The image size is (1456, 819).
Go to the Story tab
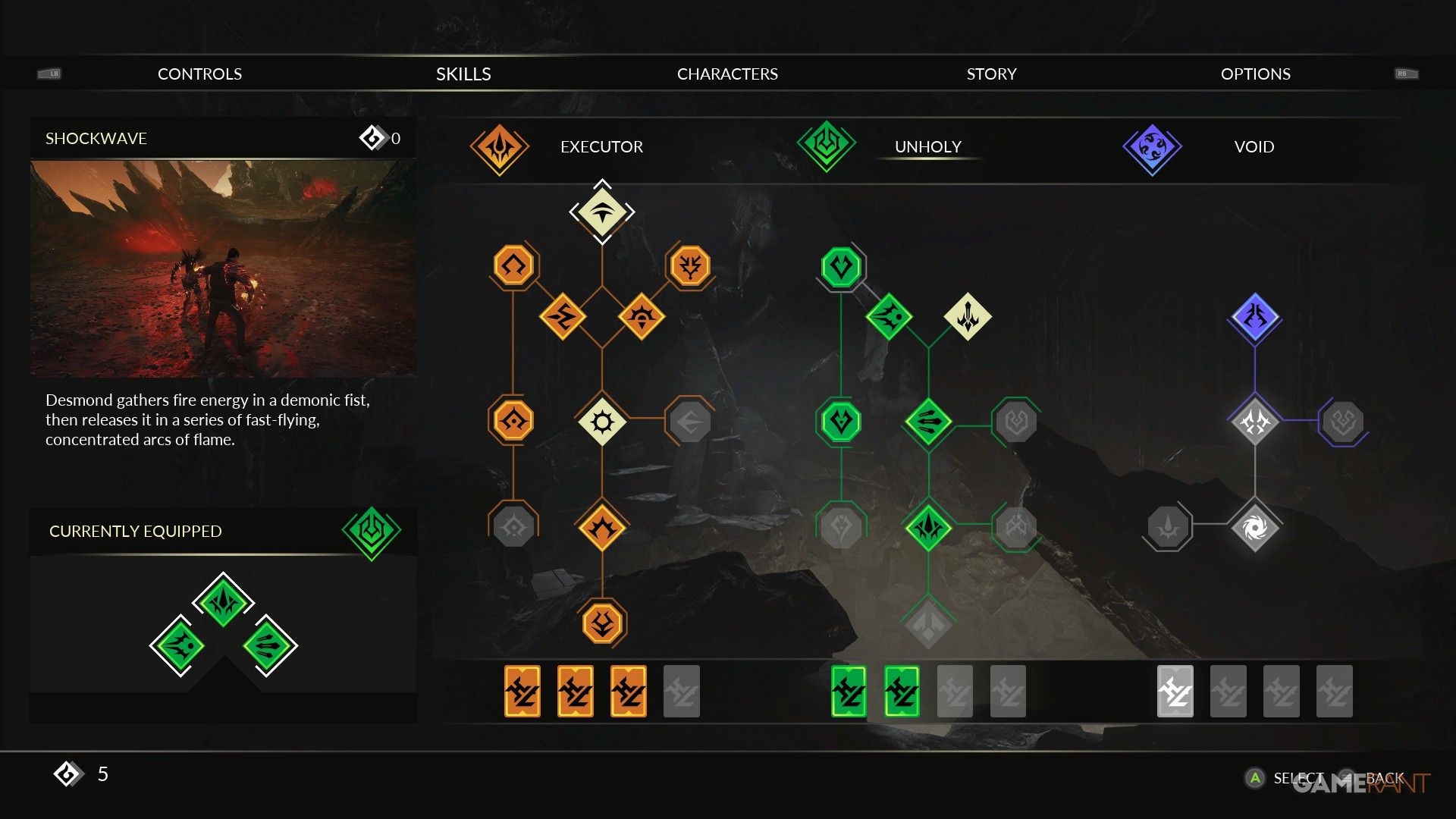(991, 74)
